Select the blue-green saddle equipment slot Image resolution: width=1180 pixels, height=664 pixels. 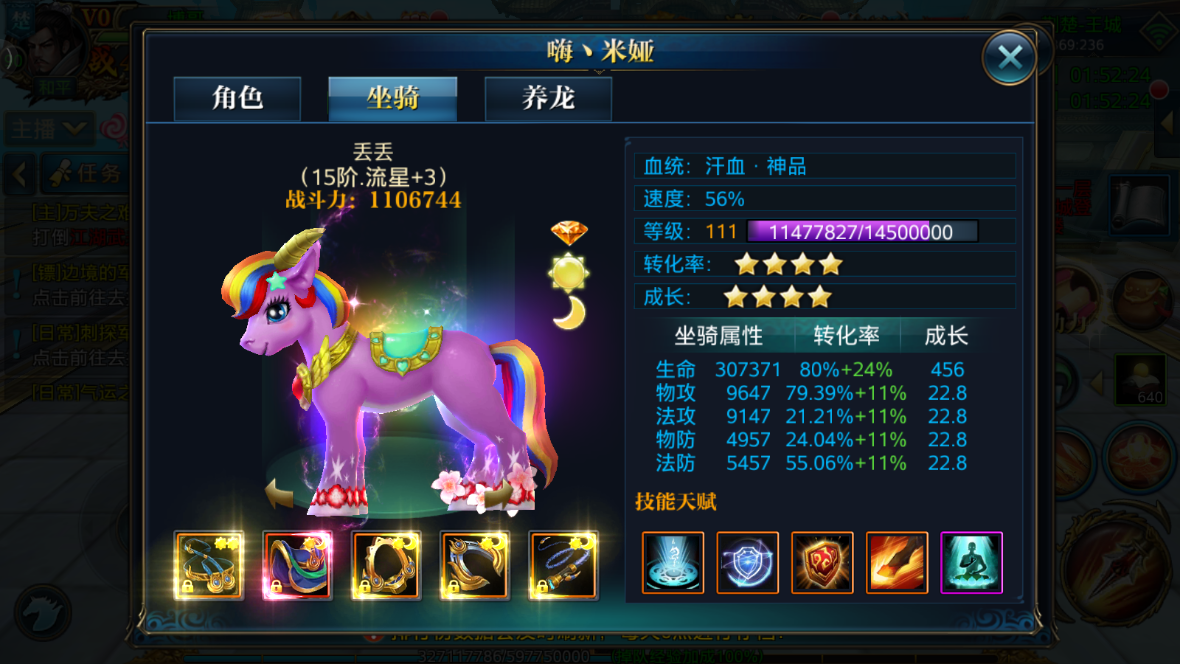(298, 565)
